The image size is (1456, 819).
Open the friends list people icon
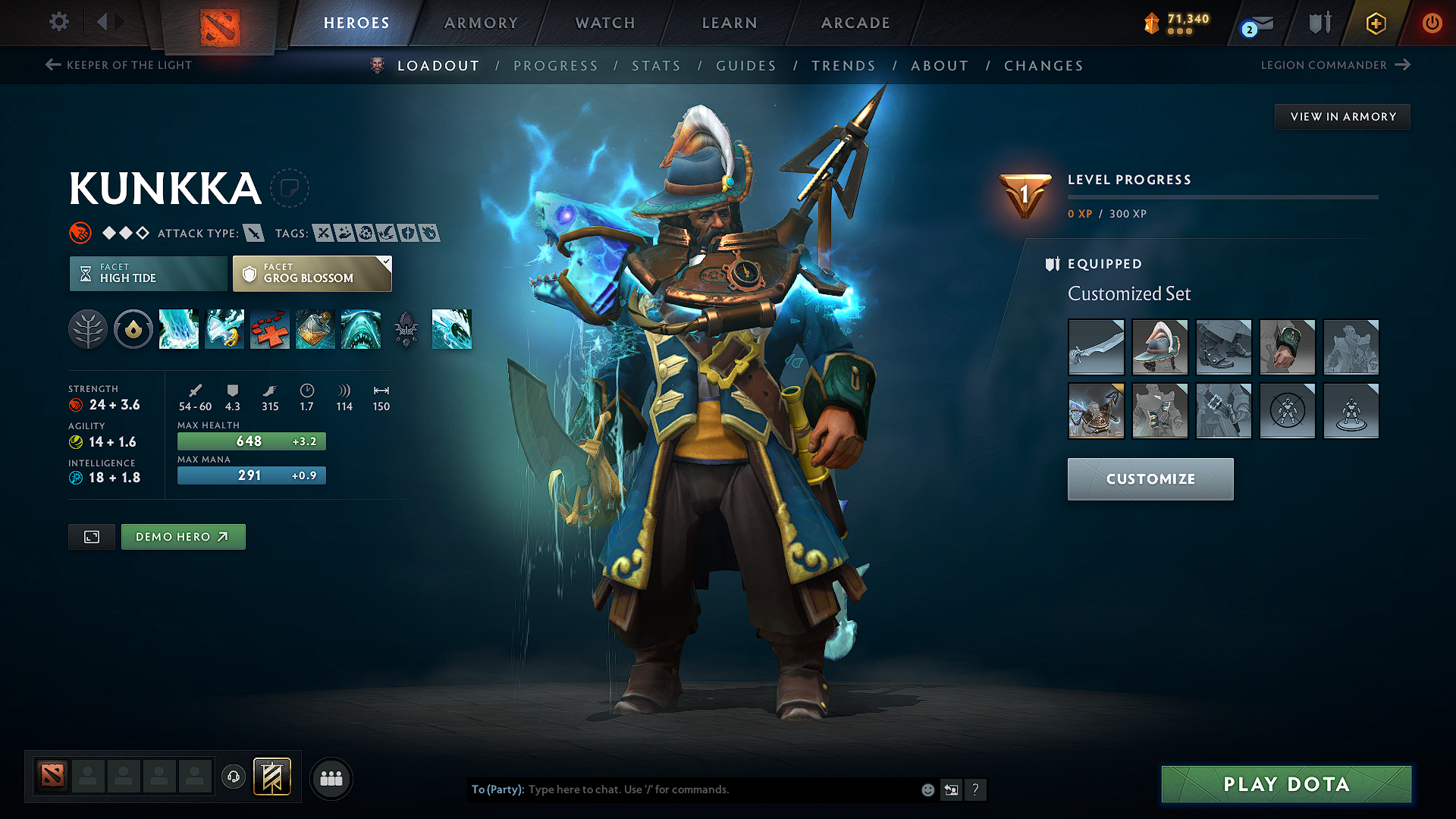tap(331, 778)
